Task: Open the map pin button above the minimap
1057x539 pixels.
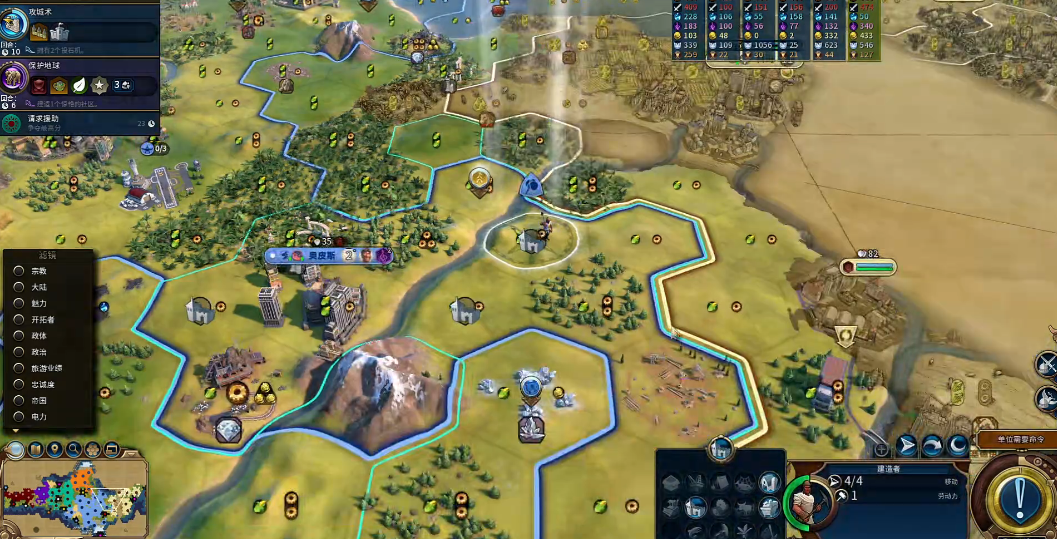Action: tap(54, 449)
